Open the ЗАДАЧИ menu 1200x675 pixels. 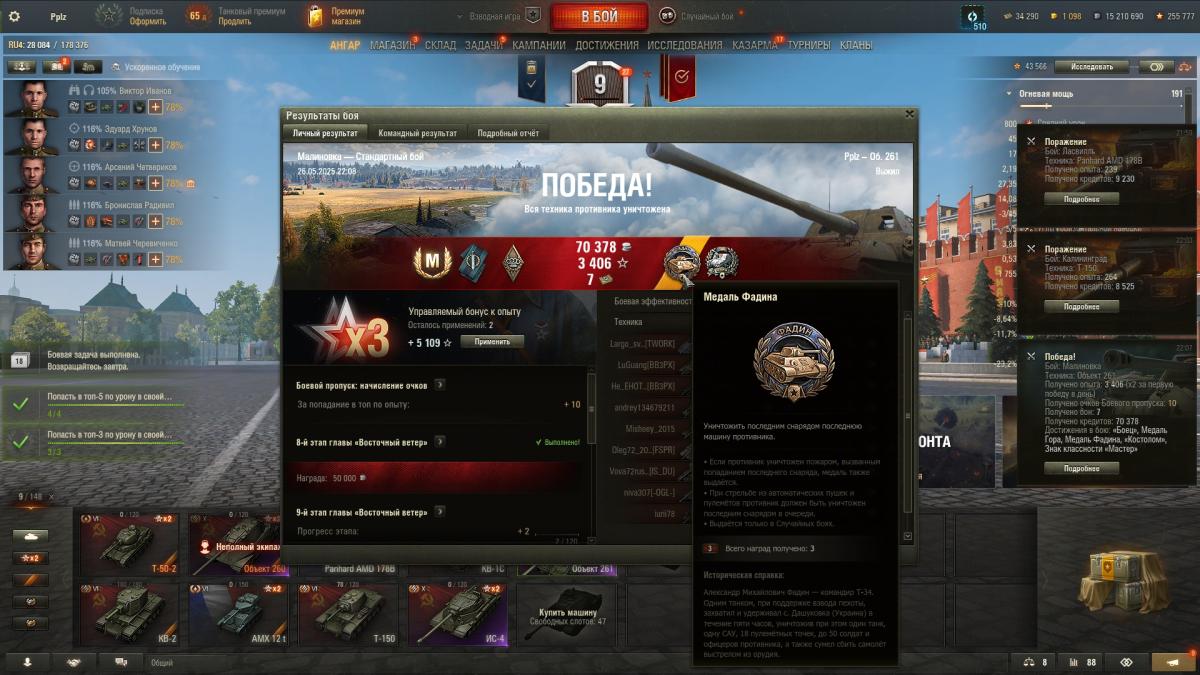tap(484, 45)
